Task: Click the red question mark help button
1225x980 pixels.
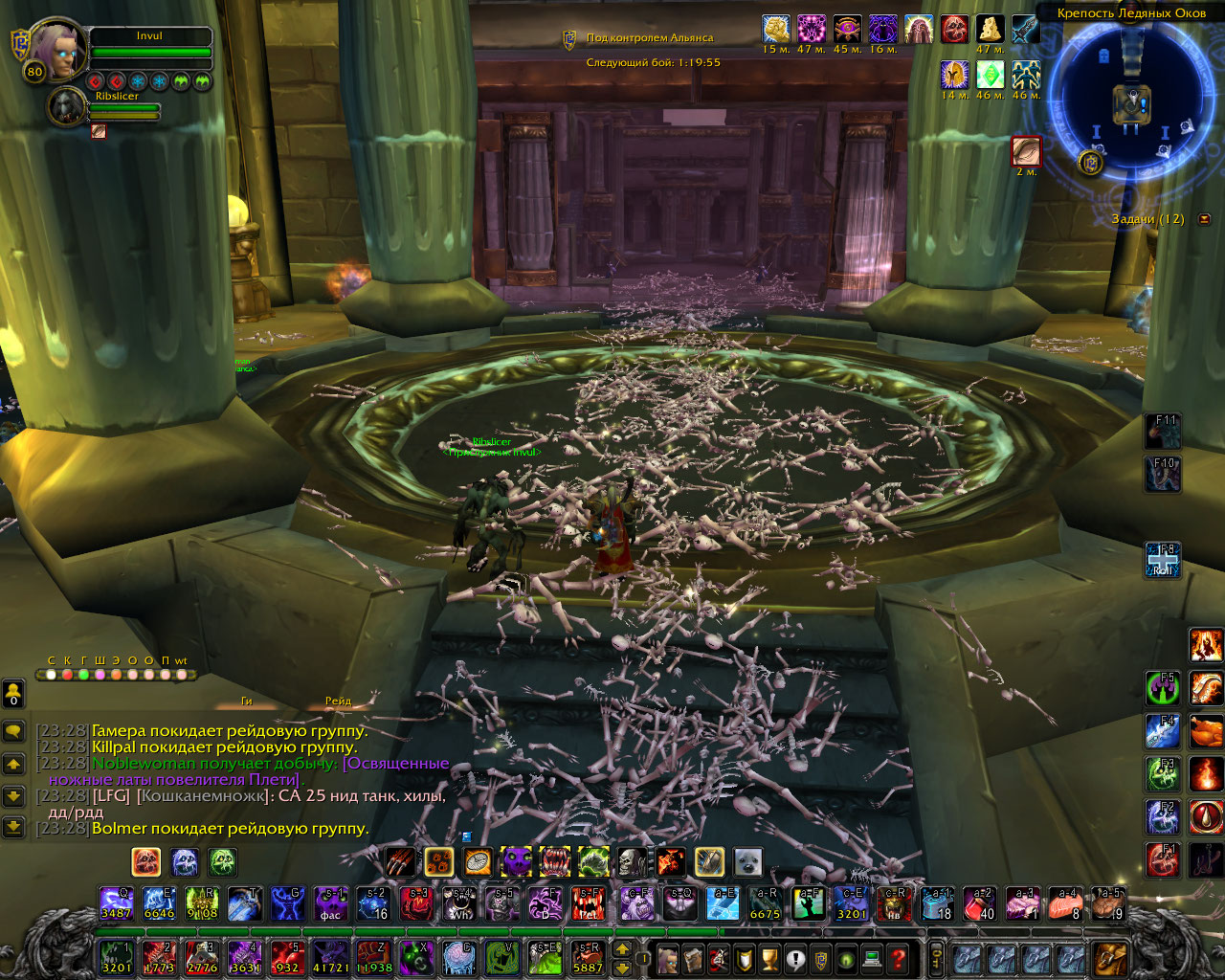Action: [897, 957]
